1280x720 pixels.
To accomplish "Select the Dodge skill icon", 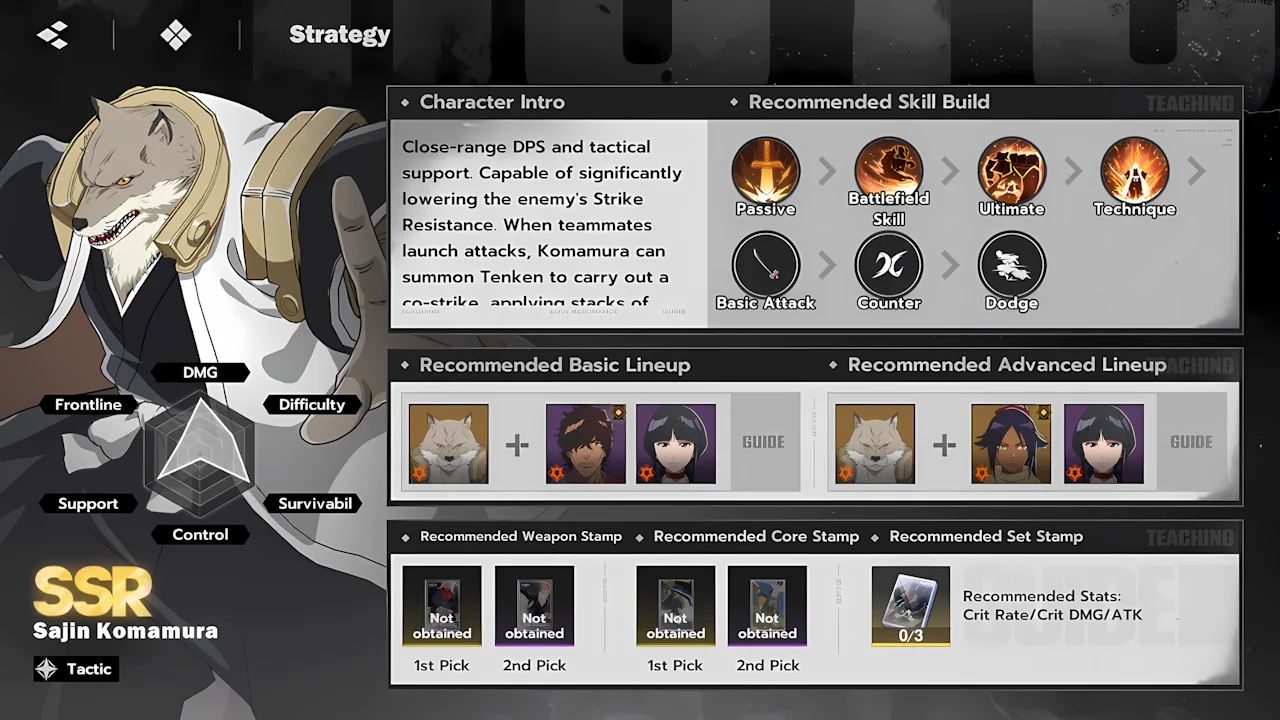I will tap(1011, 266).
